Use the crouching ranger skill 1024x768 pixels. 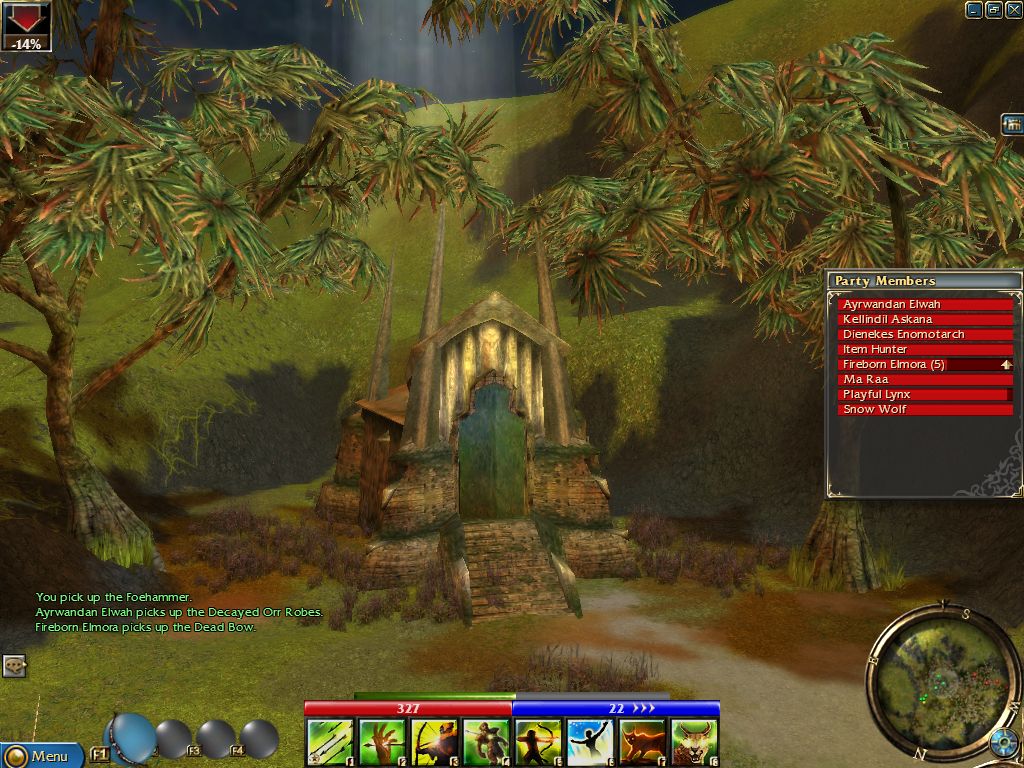click(487, 743)
